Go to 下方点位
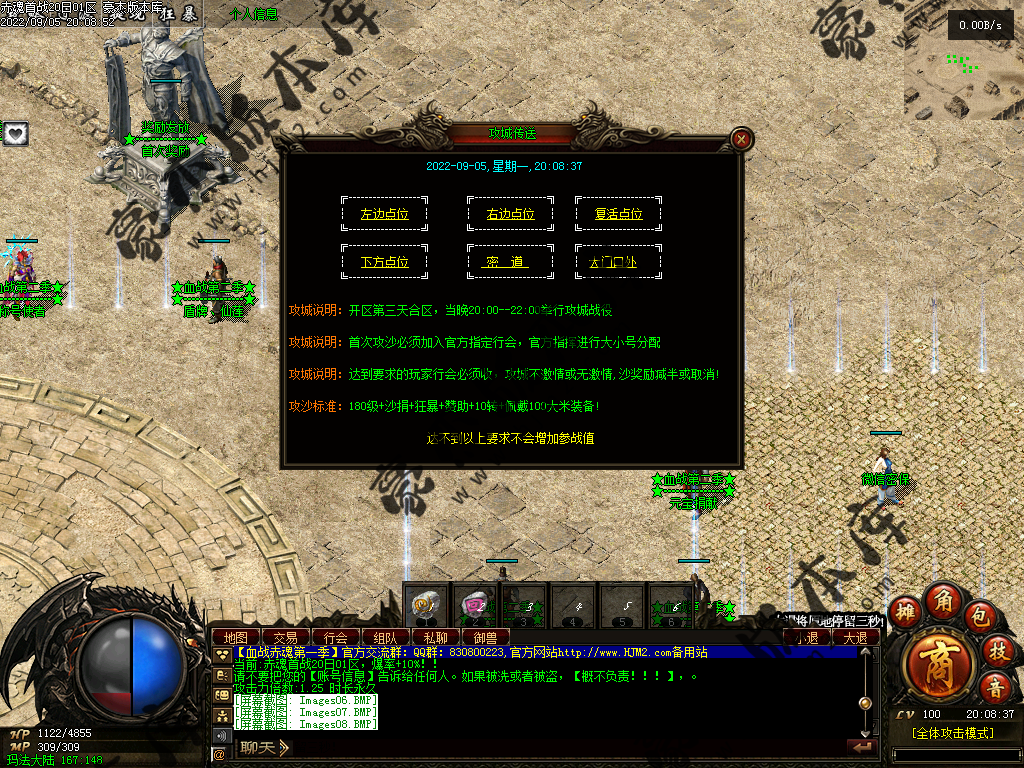Screen dimensions: 1024x768 384,262
